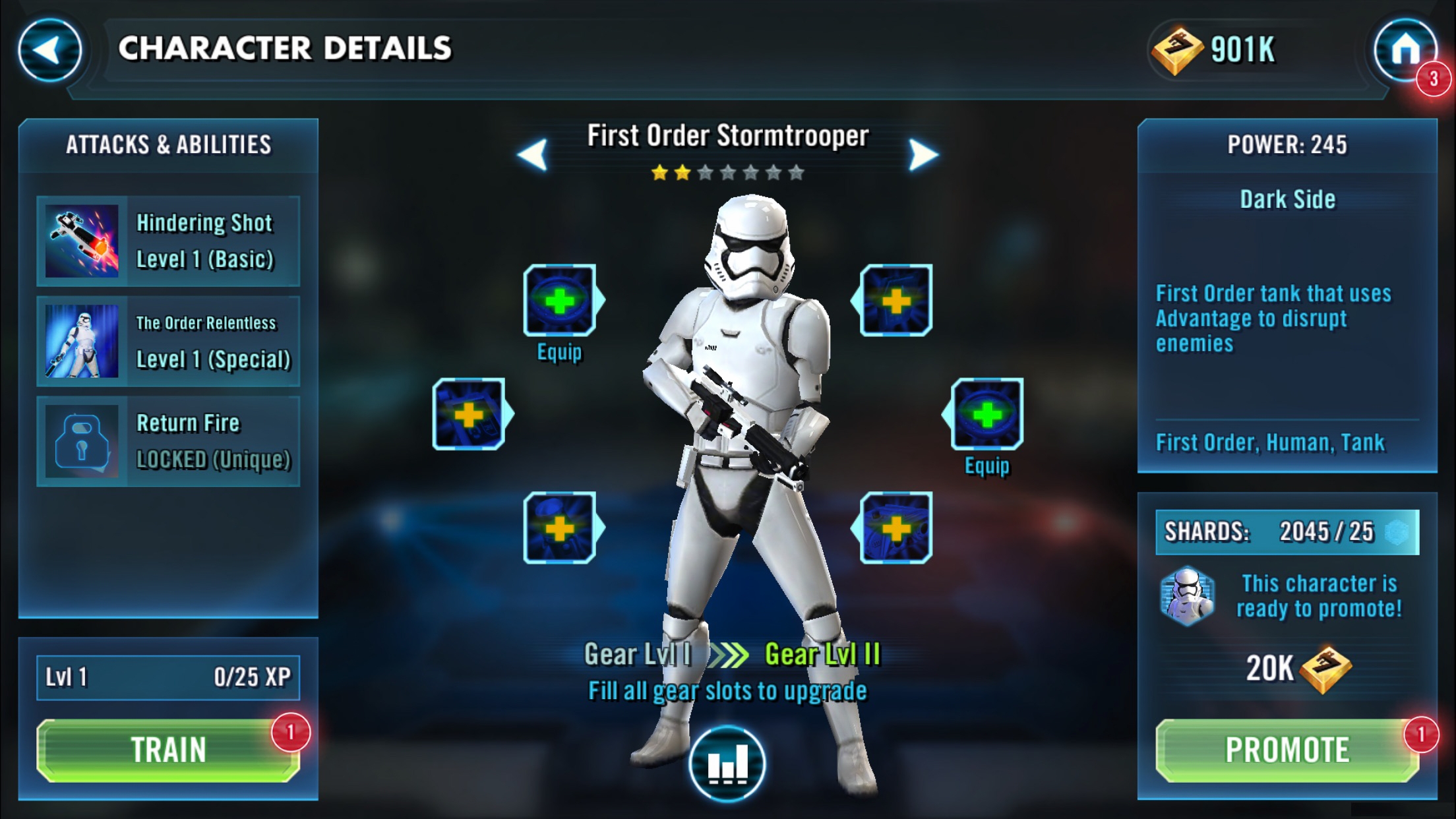Open the shards progress bar
Screen dimensions: 1456x819
point(1287,531)
